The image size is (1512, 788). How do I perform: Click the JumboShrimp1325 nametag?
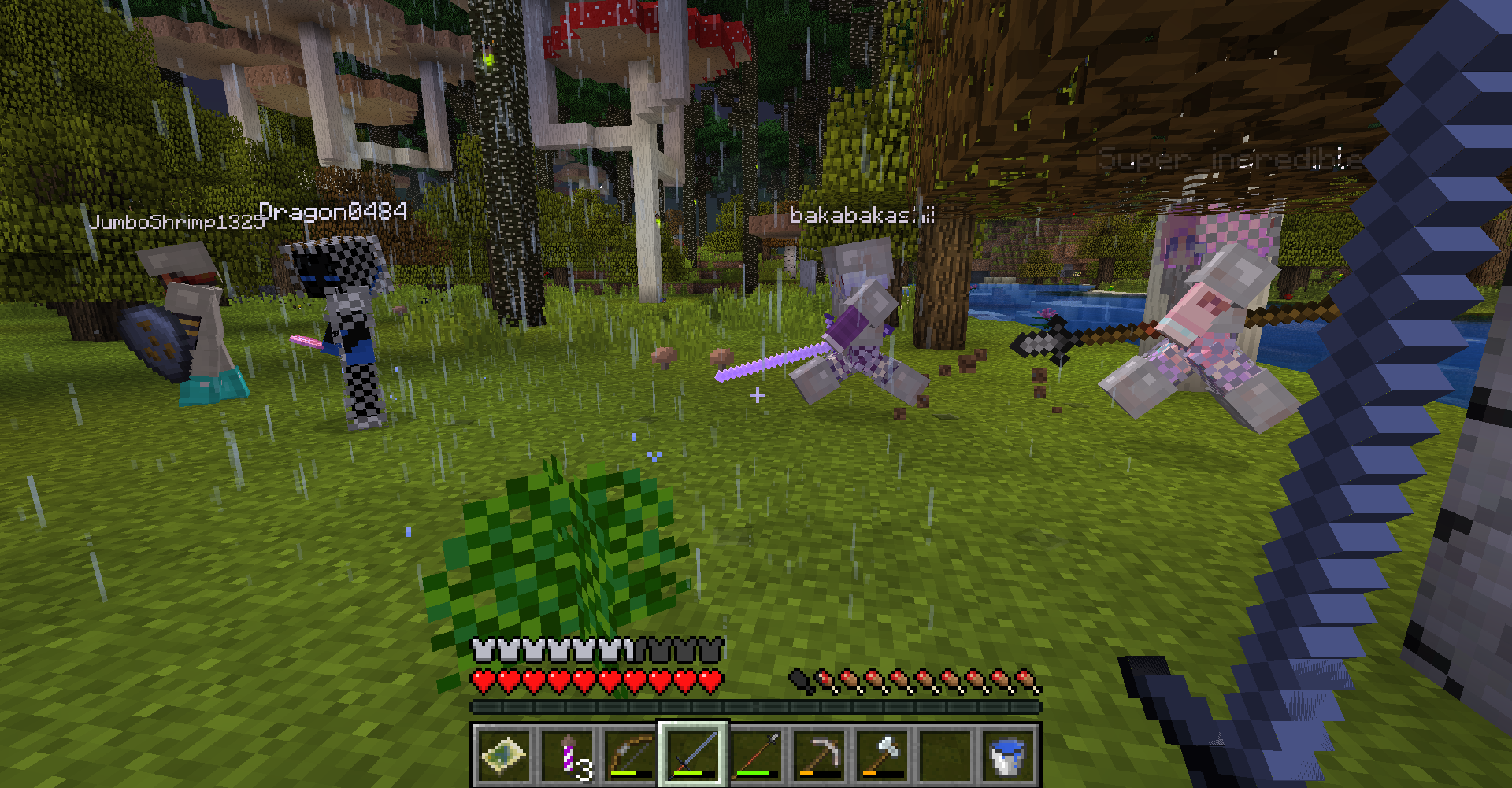(175, 223)
